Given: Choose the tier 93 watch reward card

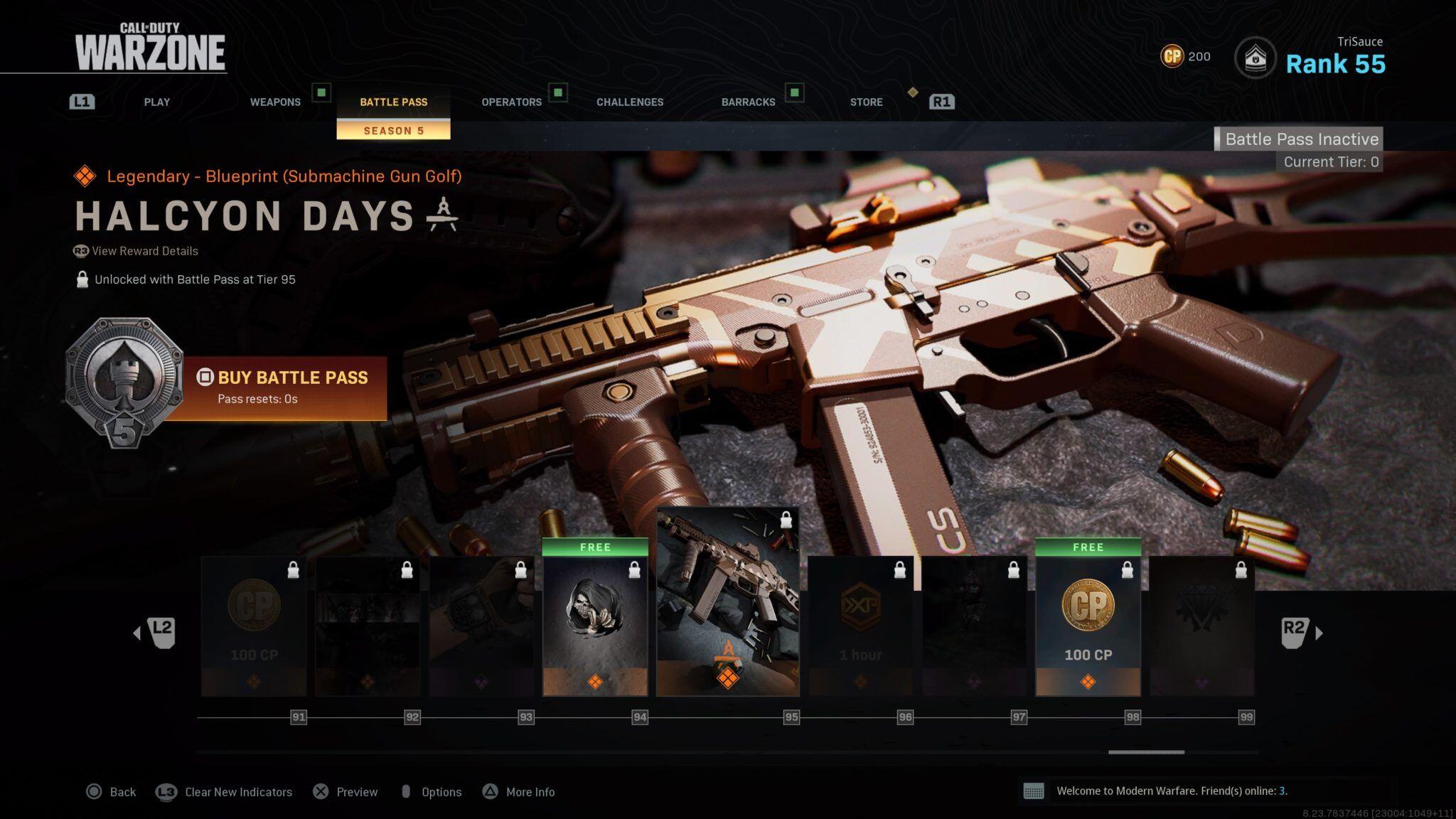Looking at the screenshot, I should click(481, 626).
